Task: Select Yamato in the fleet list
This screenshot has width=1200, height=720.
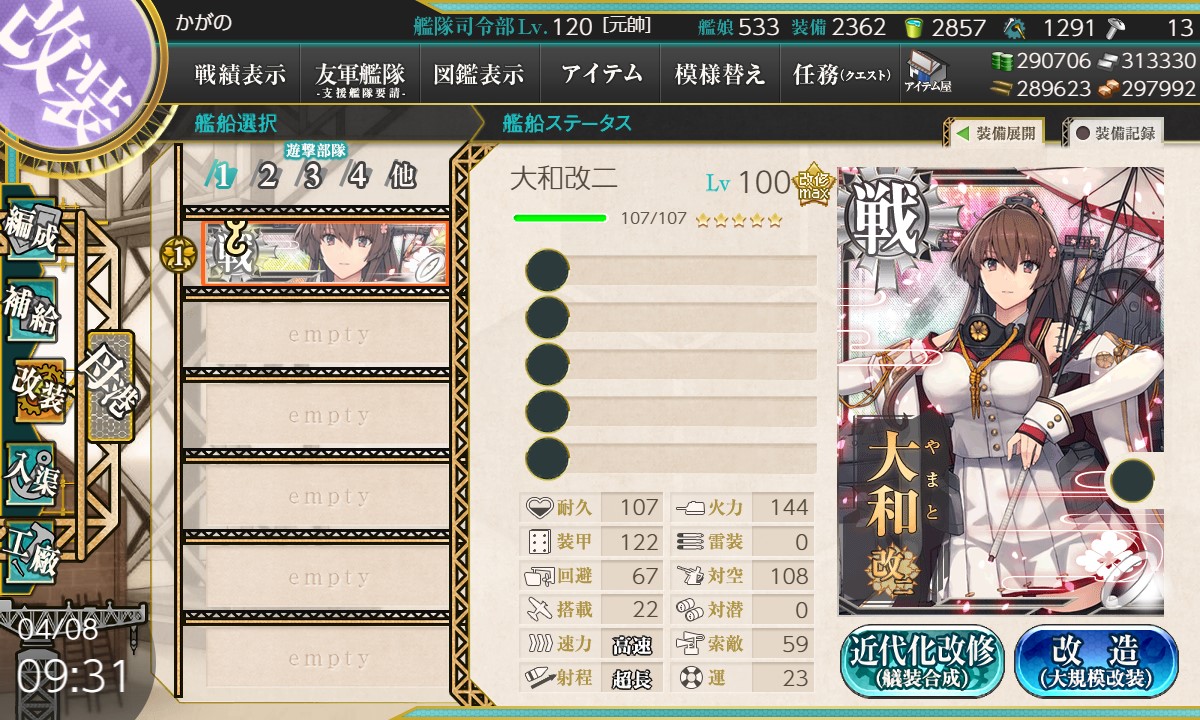Action: pos(325,253)
